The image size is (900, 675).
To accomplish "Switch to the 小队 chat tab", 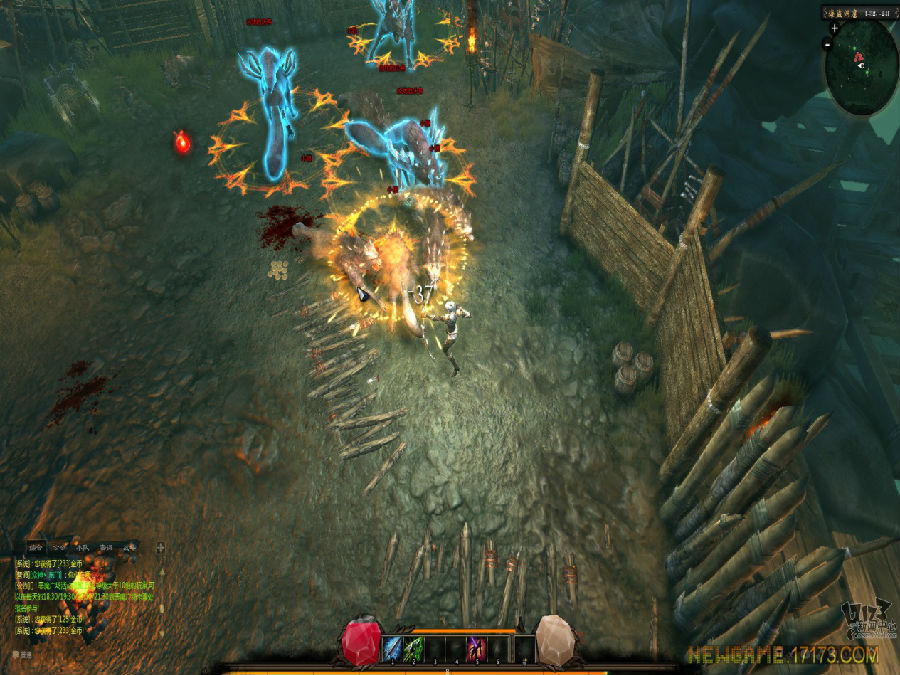I will click(82, 547).
